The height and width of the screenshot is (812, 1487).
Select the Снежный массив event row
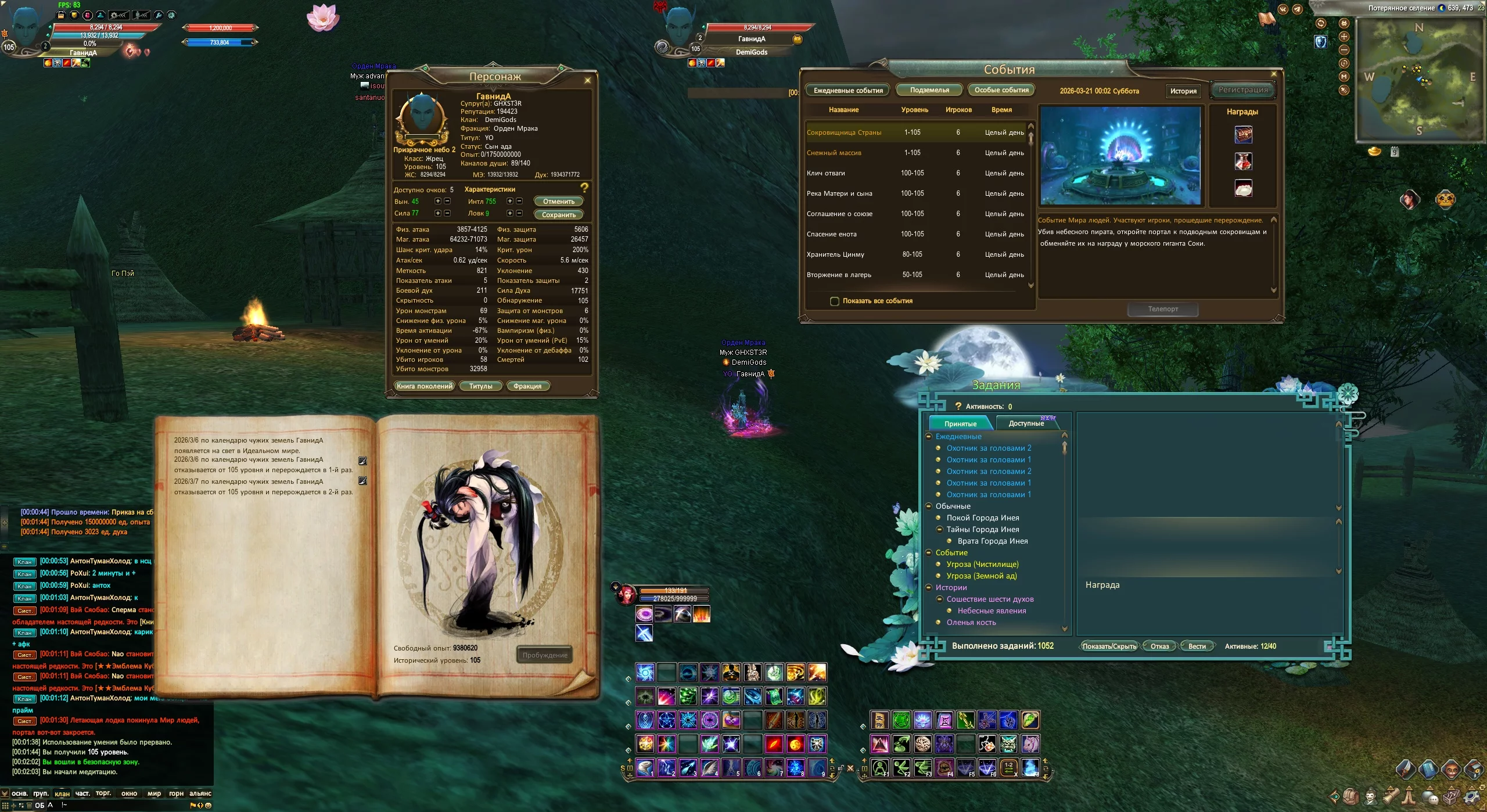[x=834, y=153]
